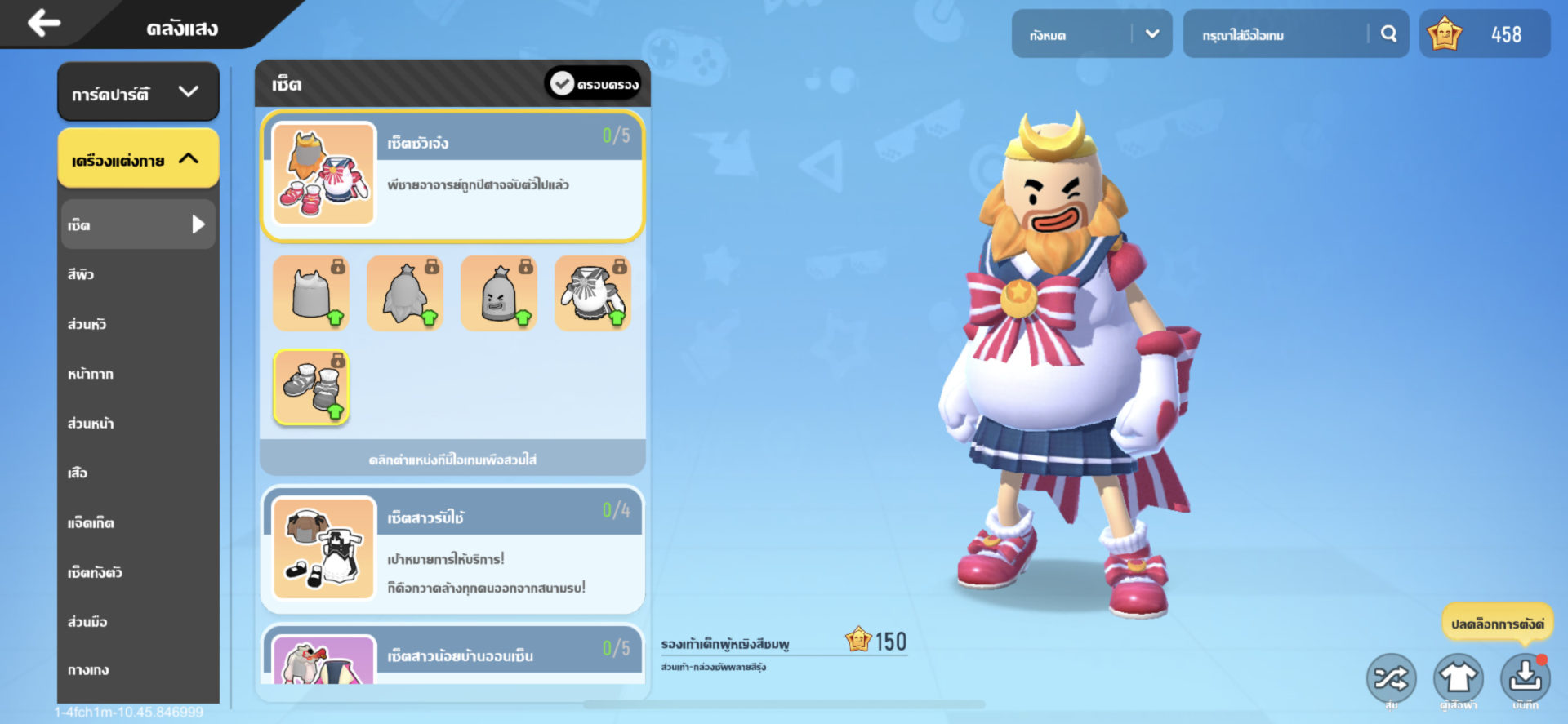Select the orange-haired sailor outfit set card
The width and height of the screenshot is (1568, 724).
coord(452,175)
